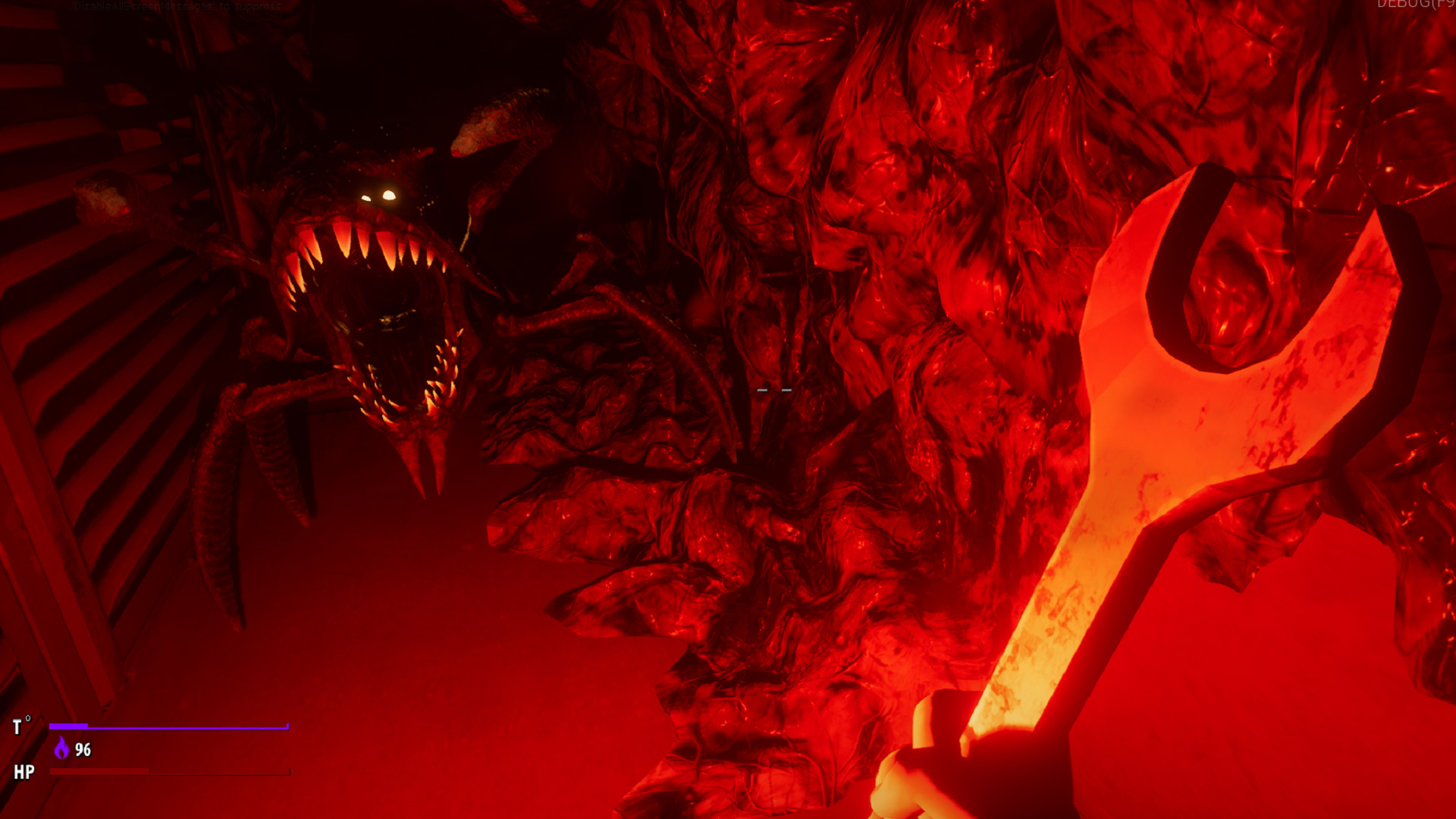Click the degree symbol next to T

pyautogui.click(x=29, y=717)
